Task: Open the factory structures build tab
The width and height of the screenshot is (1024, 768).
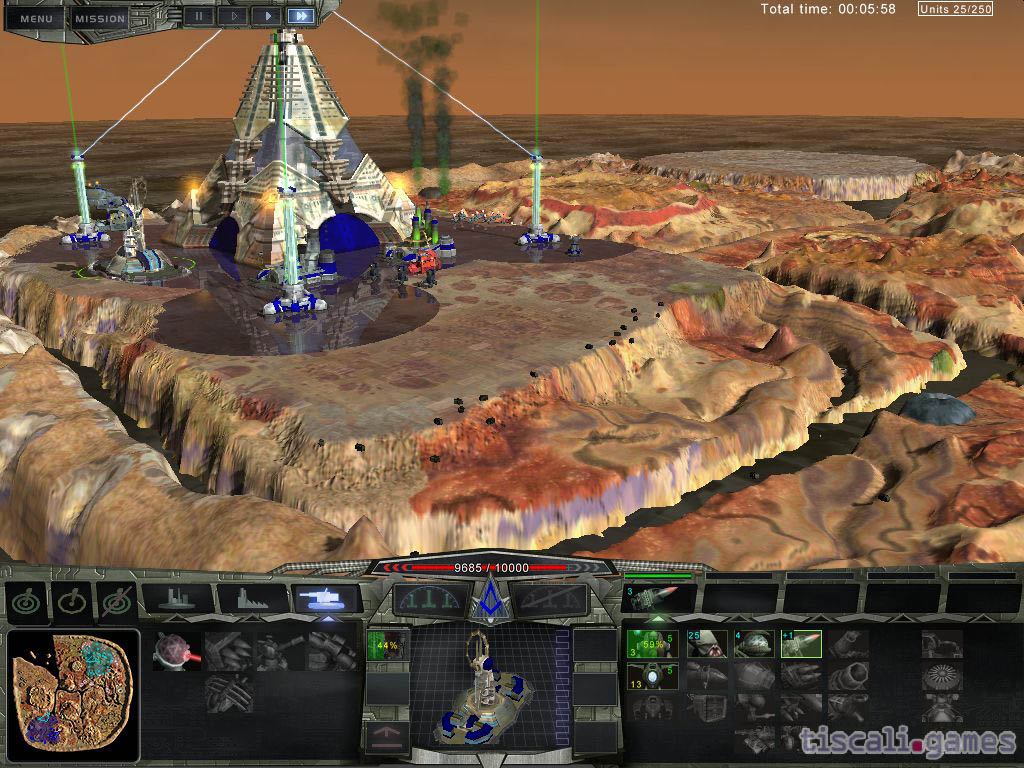Action: coord(252,599)
